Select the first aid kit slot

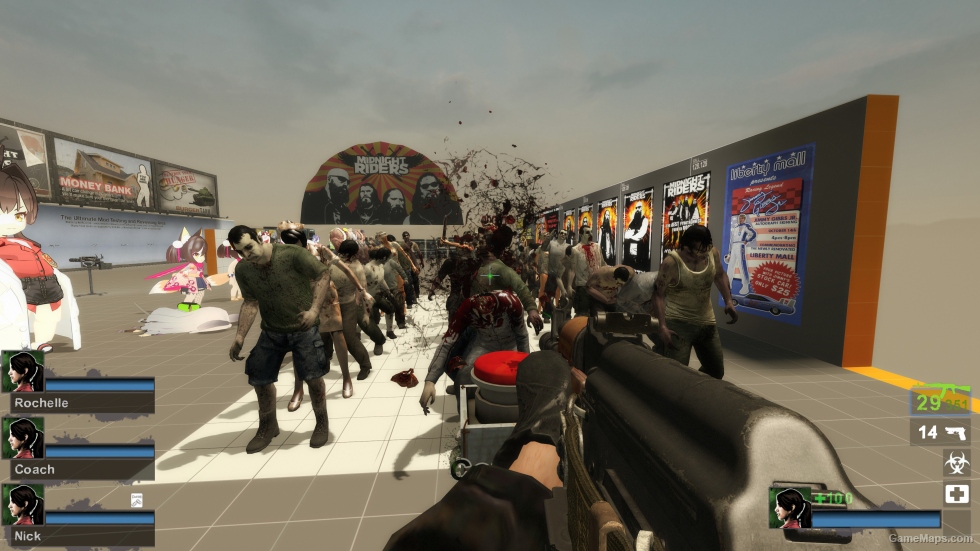[956, 493]
